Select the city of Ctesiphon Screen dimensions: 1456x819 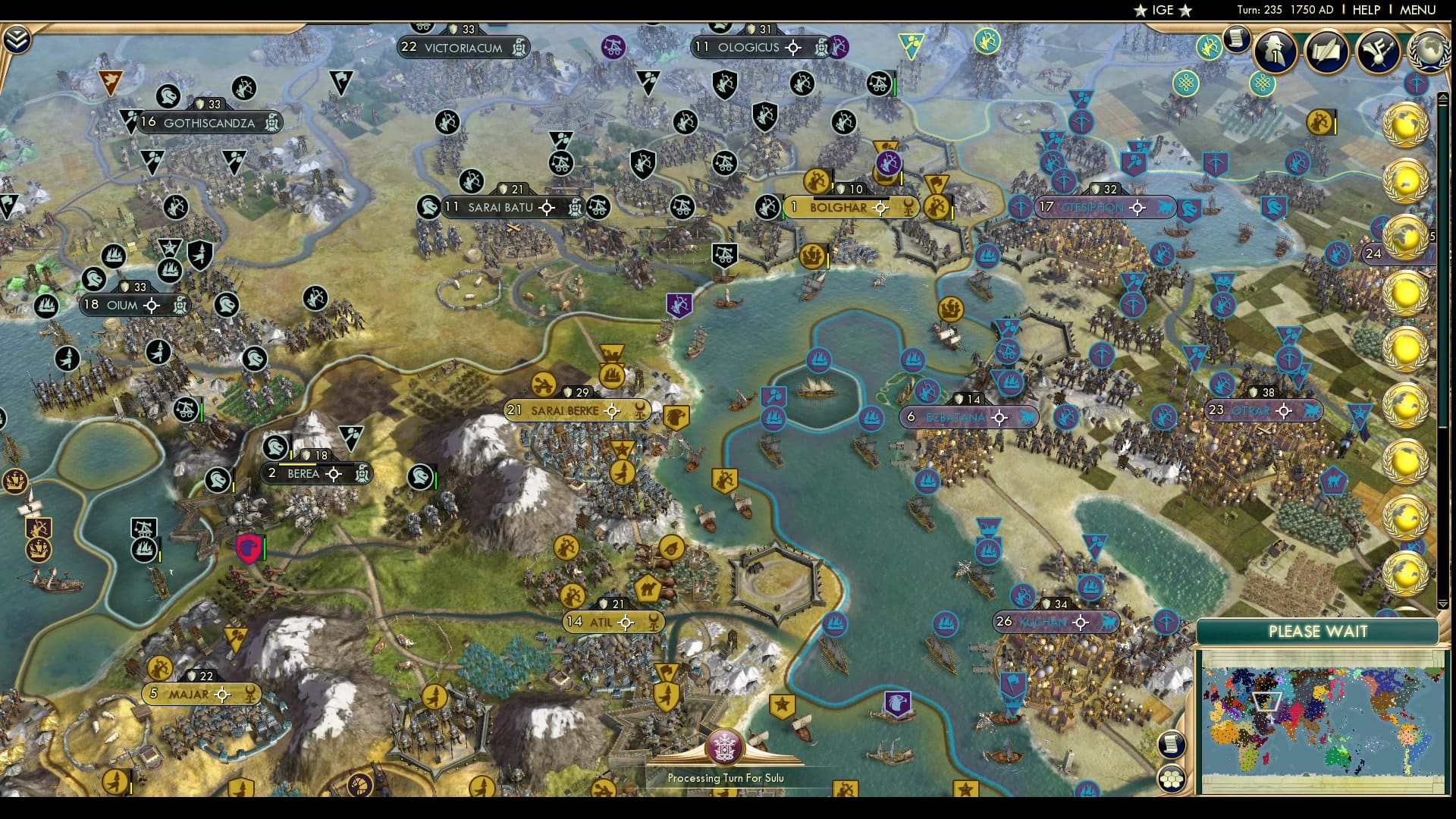tap(1094, 206)
